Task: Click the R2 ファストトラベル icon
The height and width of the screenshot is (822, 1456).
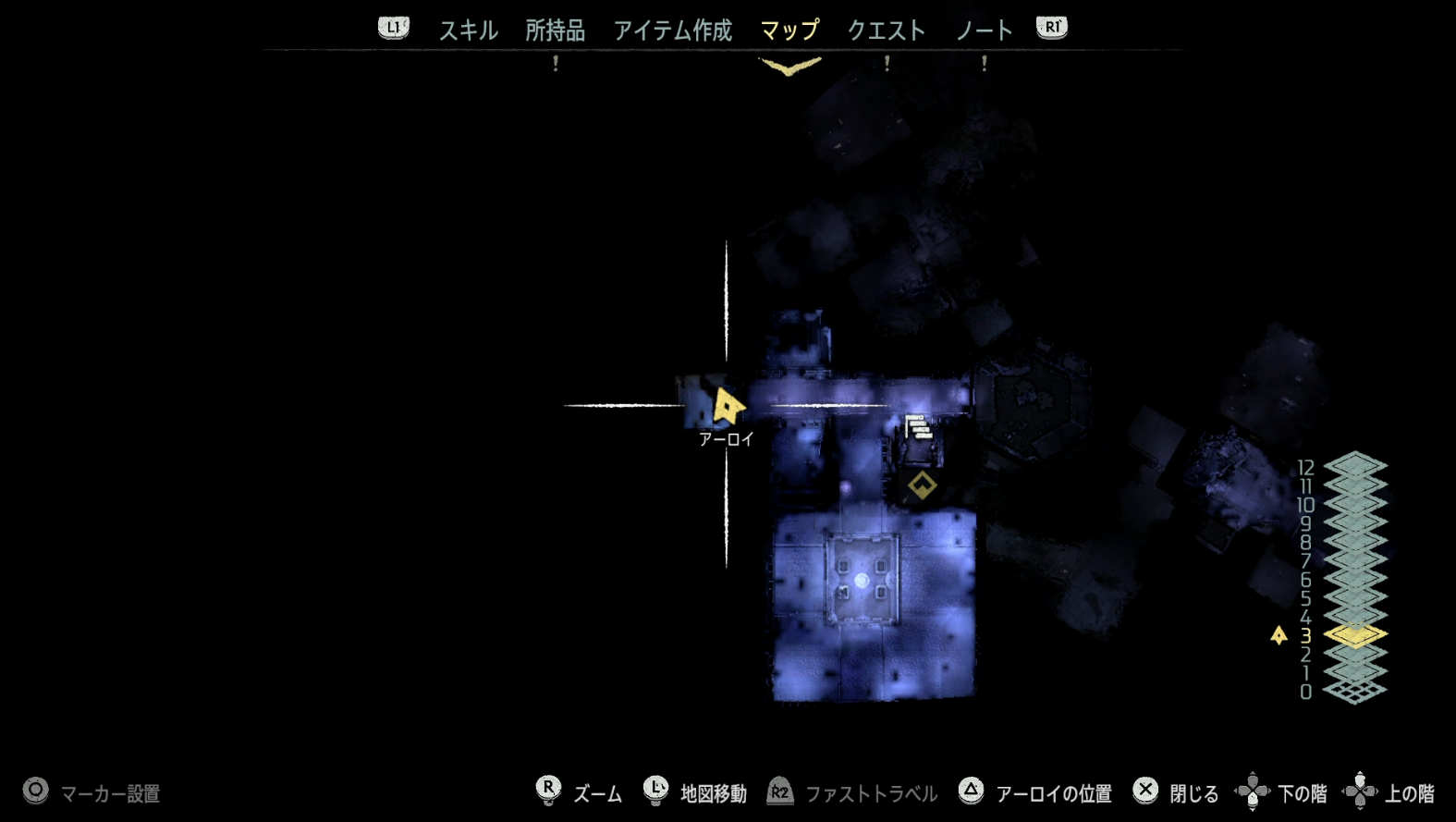Action: tap(780, 791)
